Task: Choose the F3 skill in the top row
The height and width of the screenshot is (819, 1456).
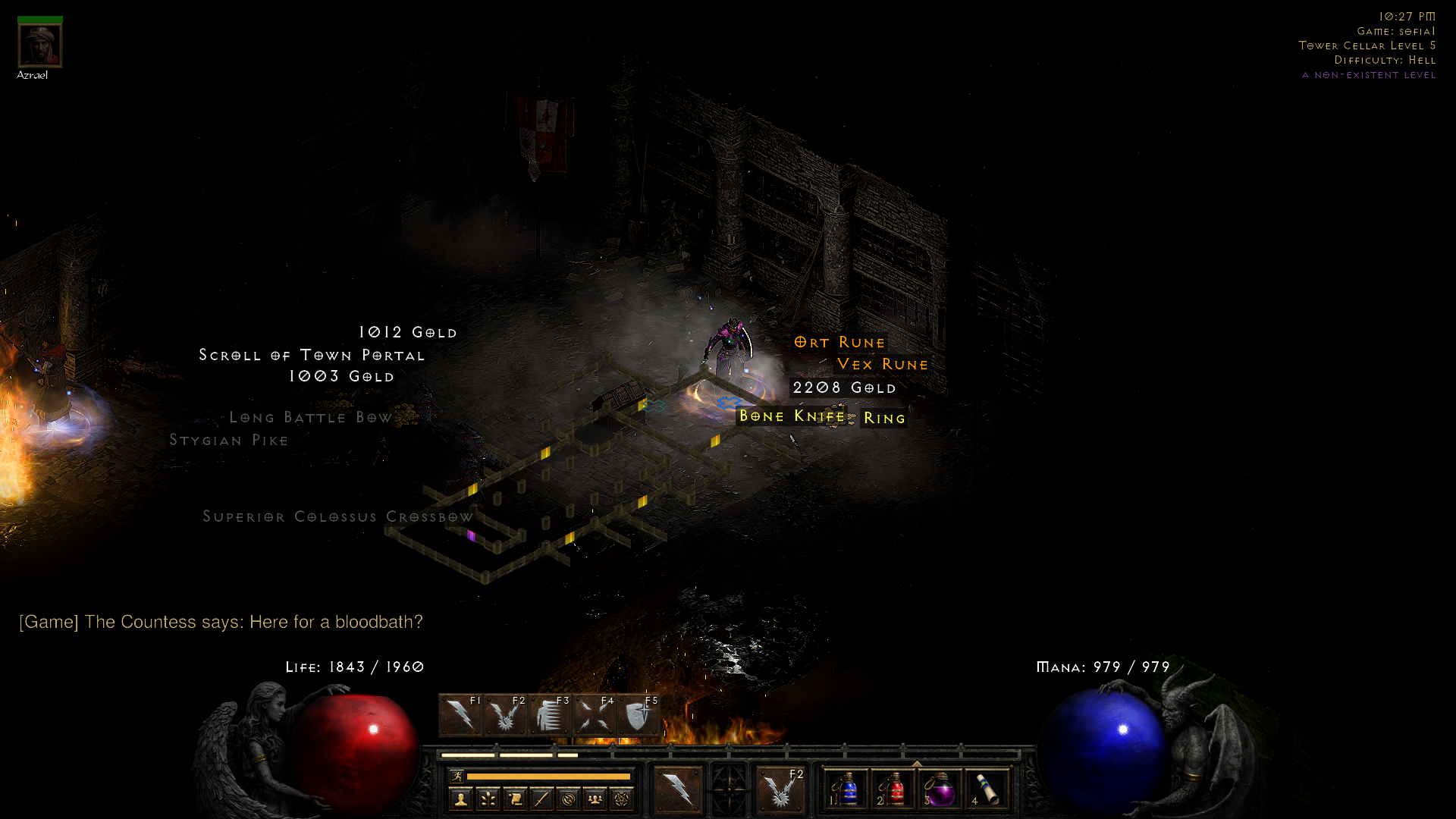Action: tap(549, 715)
